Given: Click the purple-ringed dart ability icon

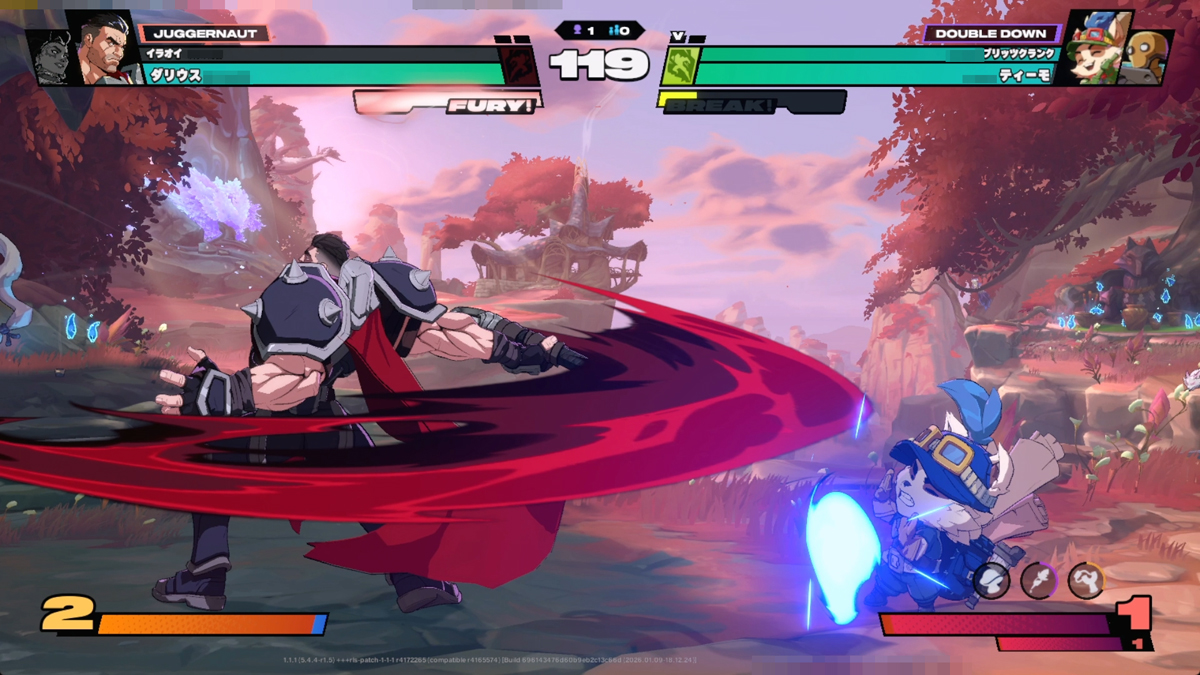Looking at the screenshot, I should click(1038, 580).
